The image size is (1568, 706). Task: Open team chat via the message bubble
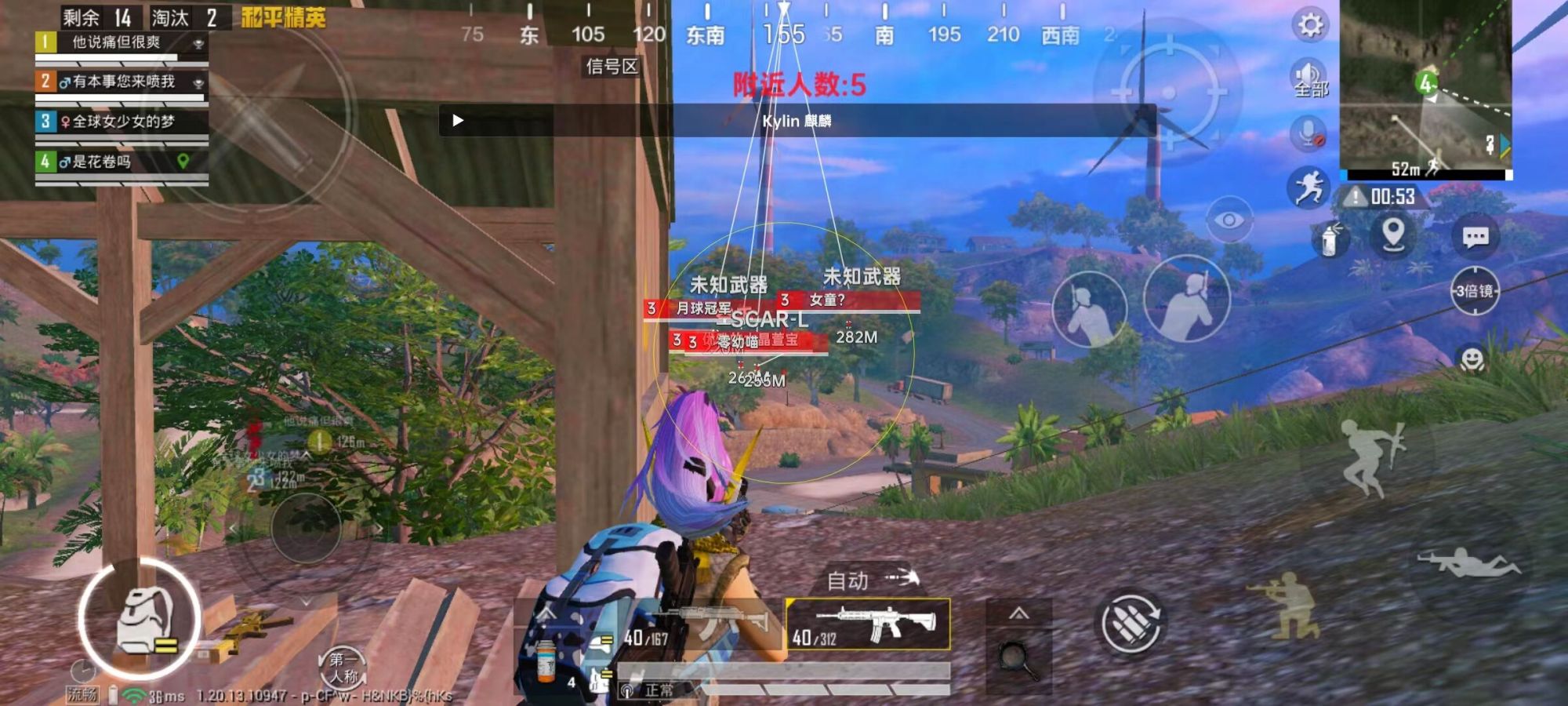pos(1476,237)
